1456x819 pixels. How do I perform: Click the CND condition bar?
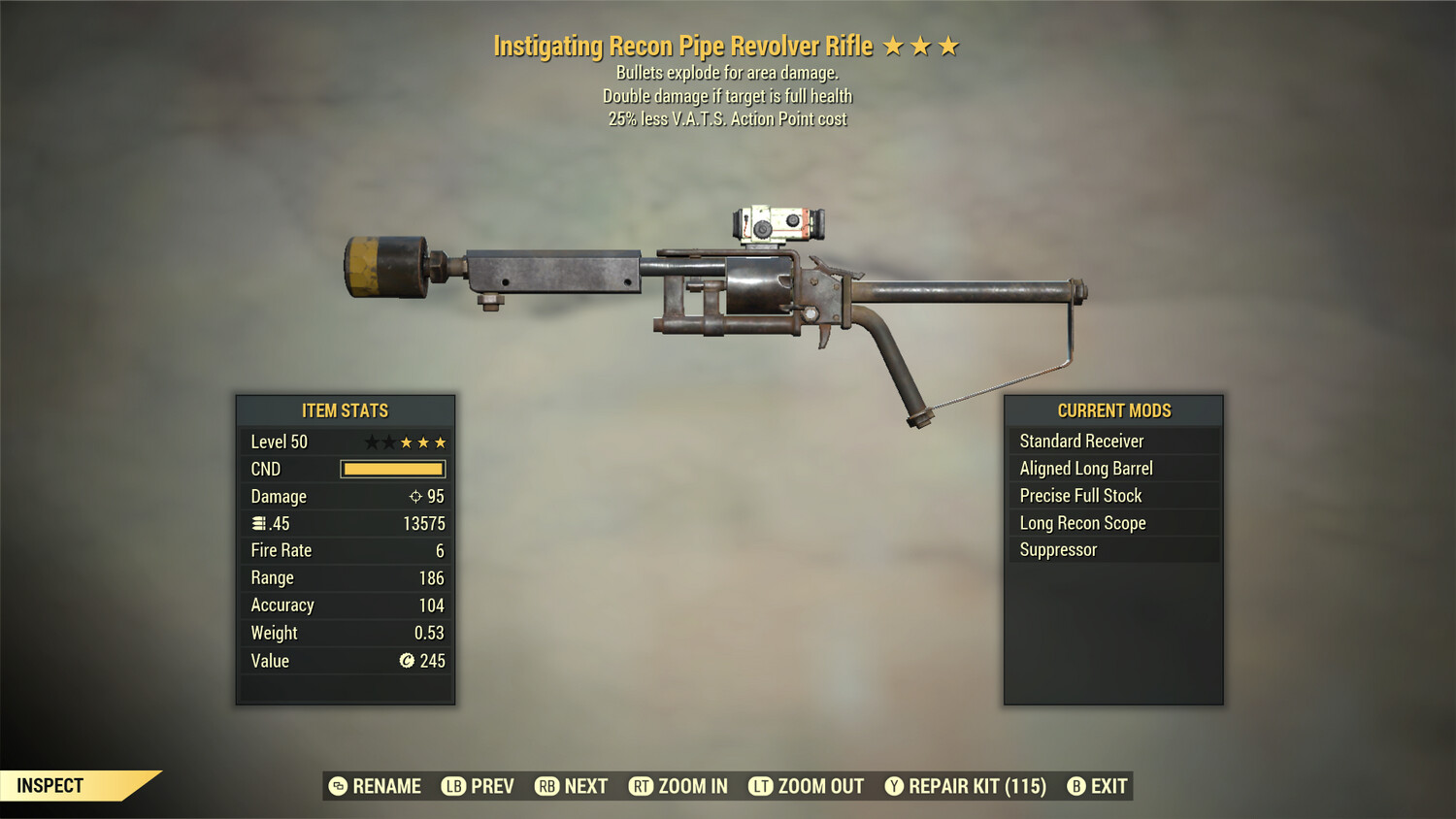392,469
